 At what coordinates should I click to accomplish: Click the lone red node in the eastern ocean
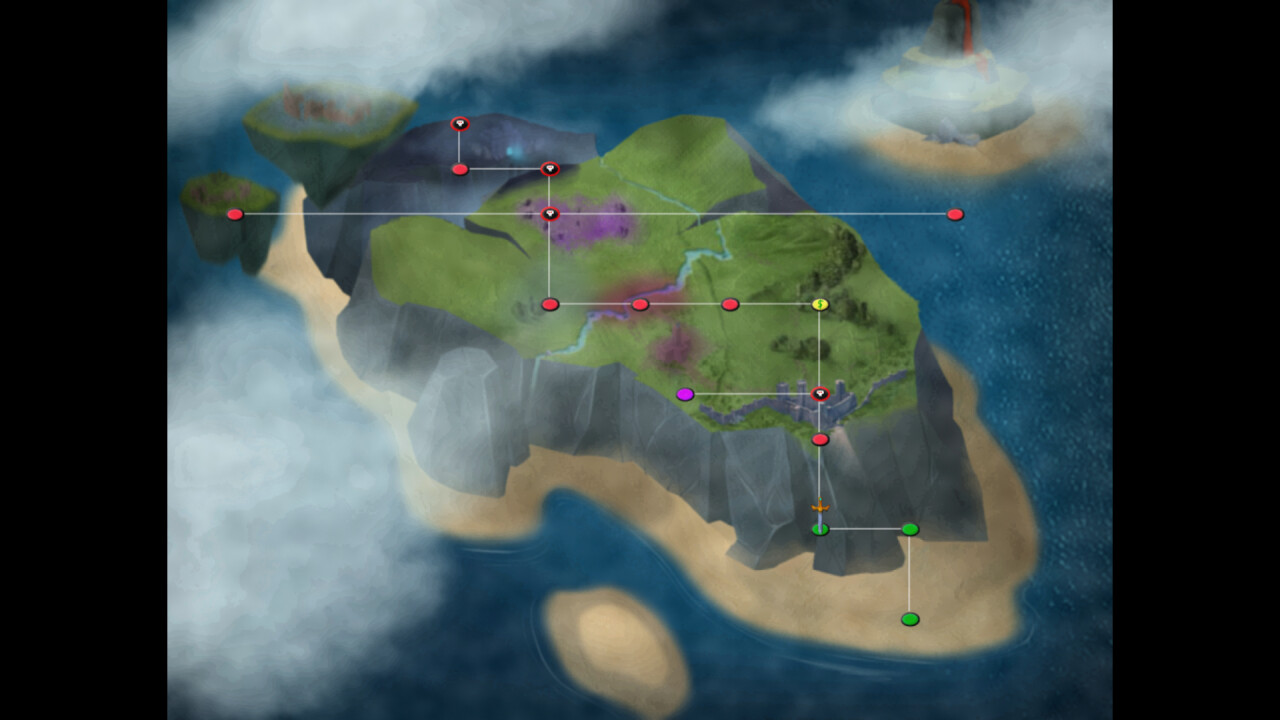pos(954,213)
